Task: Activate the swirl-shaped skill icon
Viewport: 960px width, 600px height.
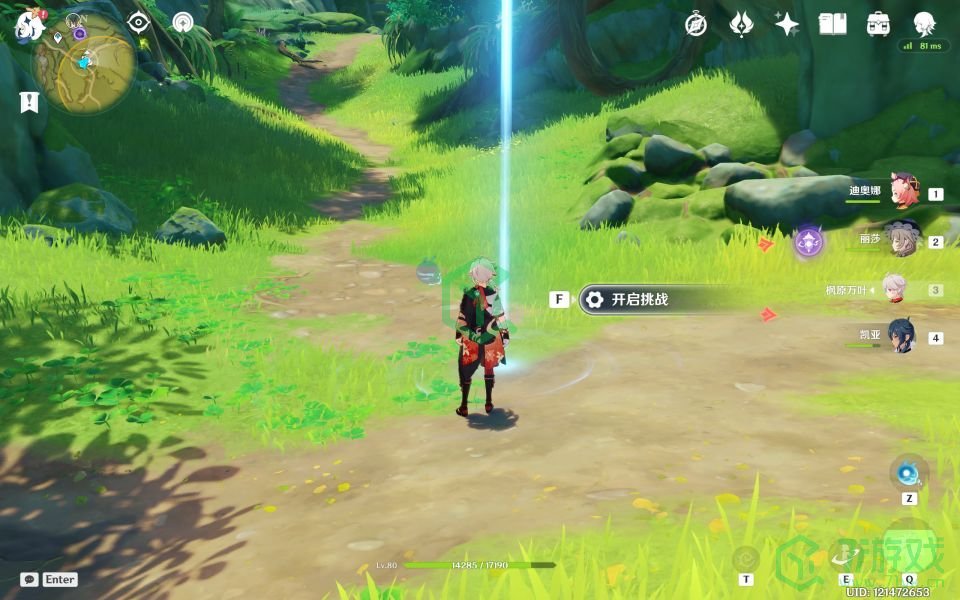Action: 746,559
